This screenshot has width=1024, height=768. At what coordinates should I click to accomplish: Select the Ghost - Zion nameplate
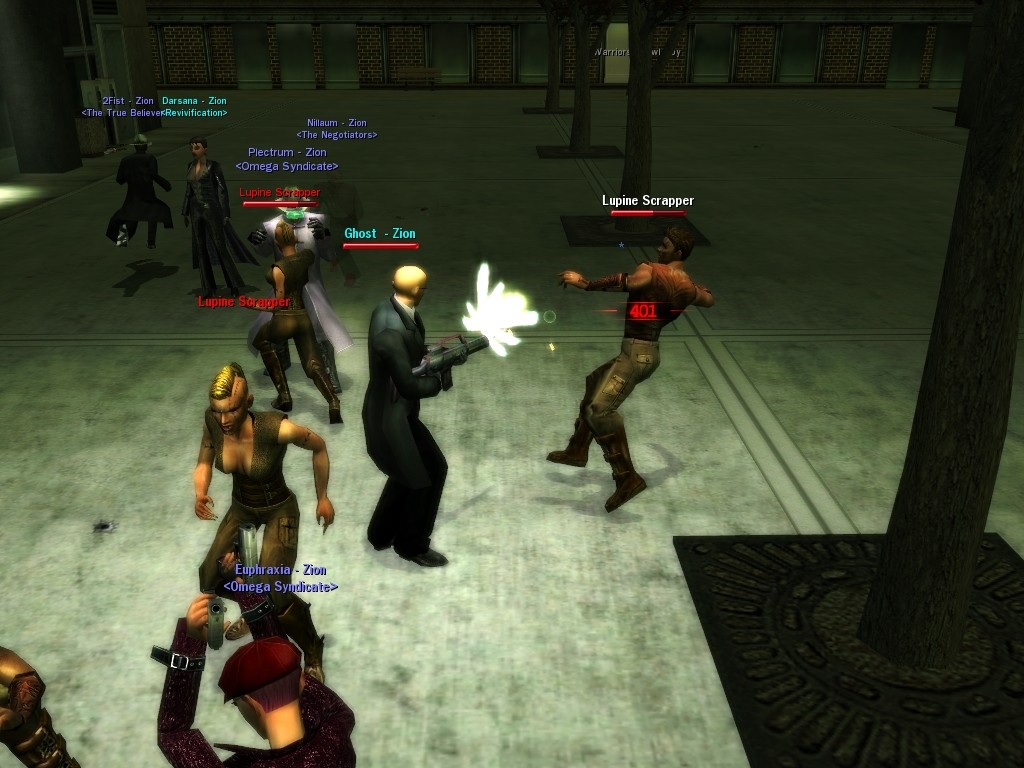coord(379,234)
